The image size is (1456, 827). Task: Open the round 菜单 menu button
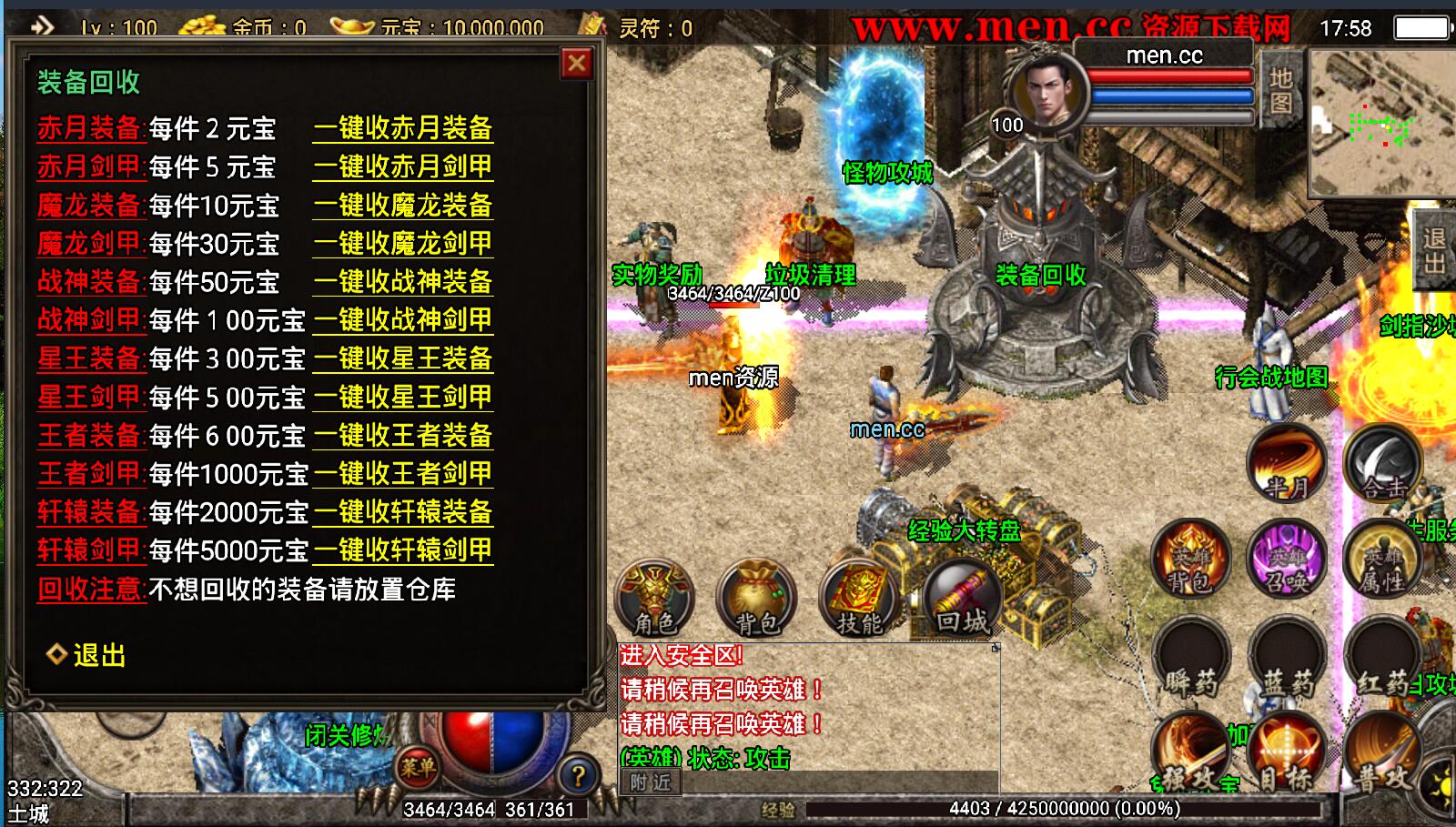tap(418, 768)
